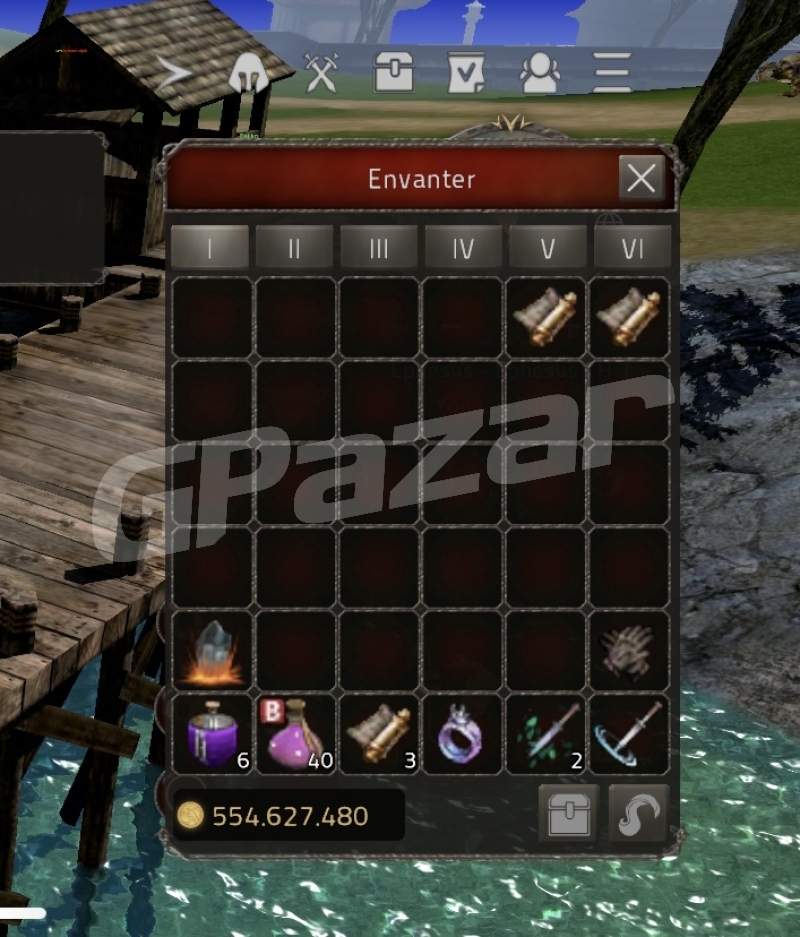
Task: Use the pink potion stack of 40
Action: click(x=296, y=735)
